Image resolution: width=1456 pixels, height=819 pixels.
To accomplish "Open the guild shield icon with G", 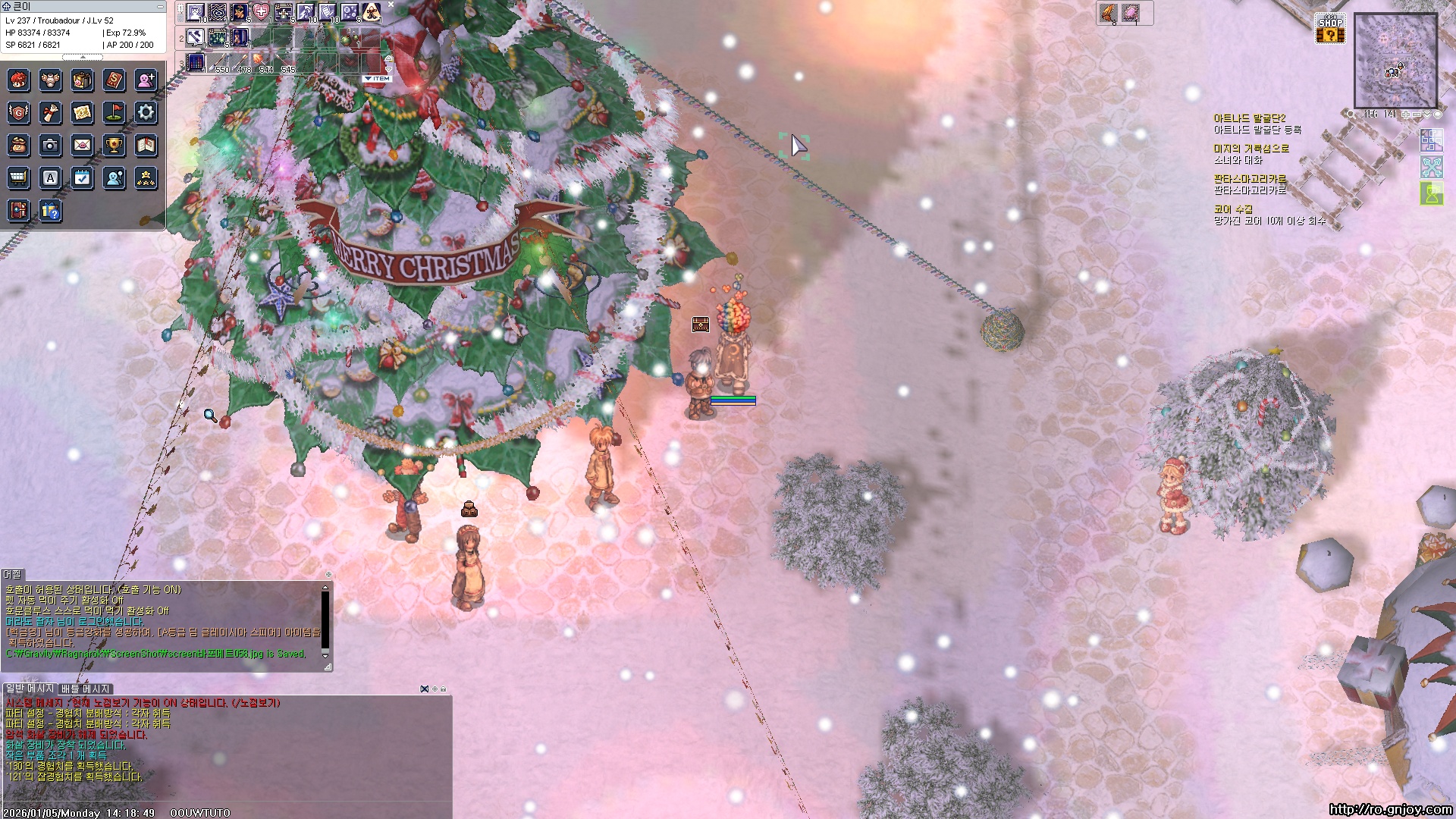I will pos(18,113).
